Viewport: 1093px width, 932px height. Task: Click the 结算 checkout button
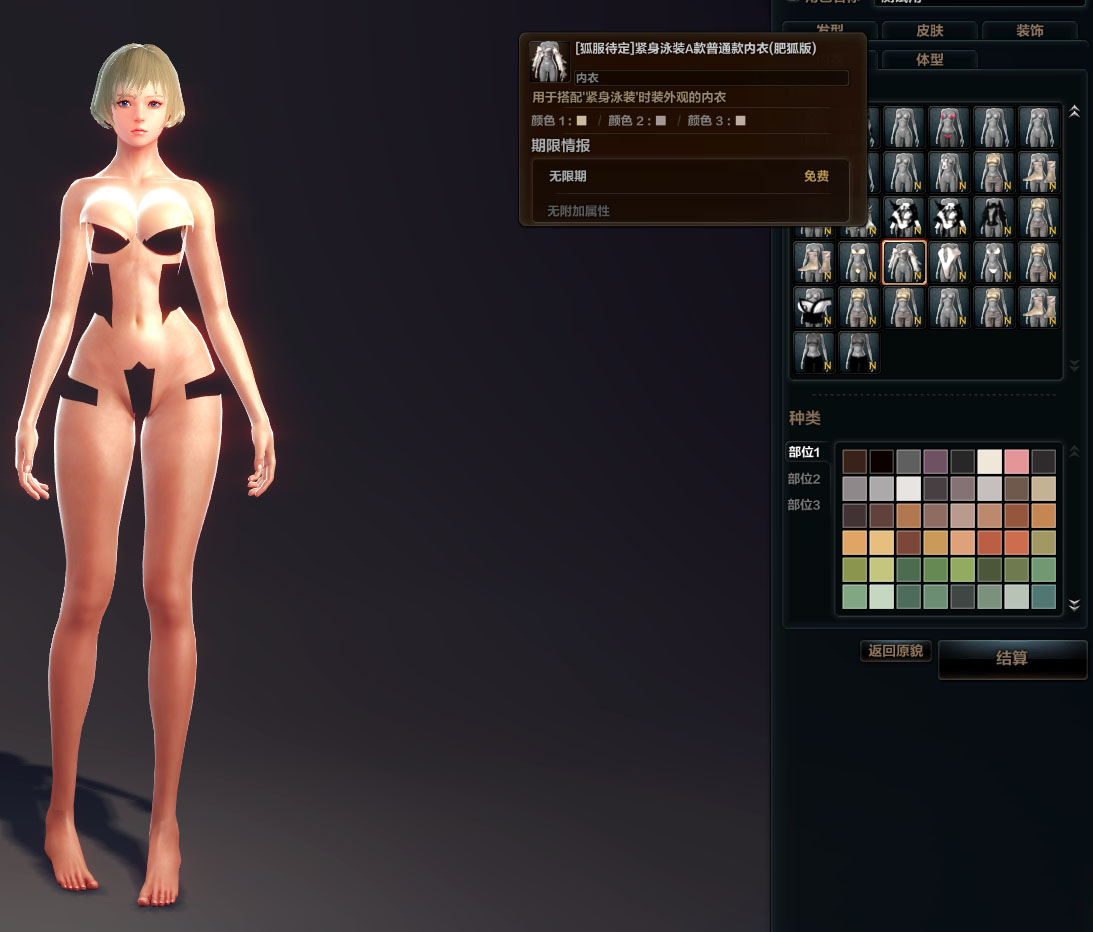1012,659
